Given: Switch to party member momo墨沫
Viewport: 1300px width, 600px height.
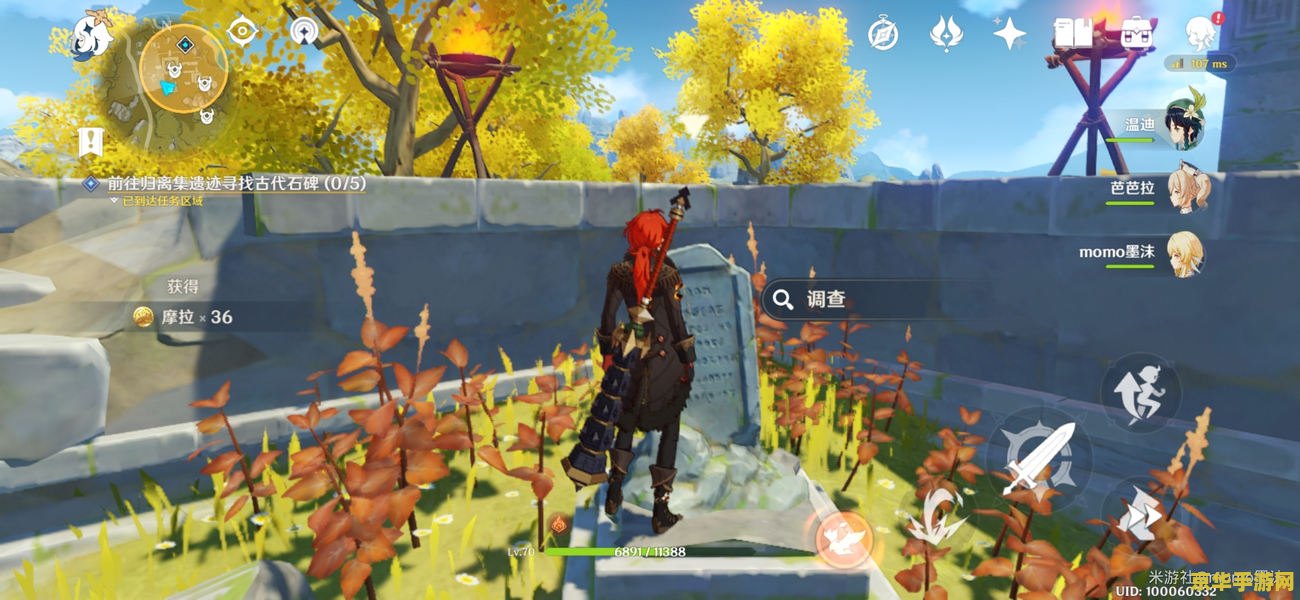Looking at the screenshot, I should point(1184,252).
